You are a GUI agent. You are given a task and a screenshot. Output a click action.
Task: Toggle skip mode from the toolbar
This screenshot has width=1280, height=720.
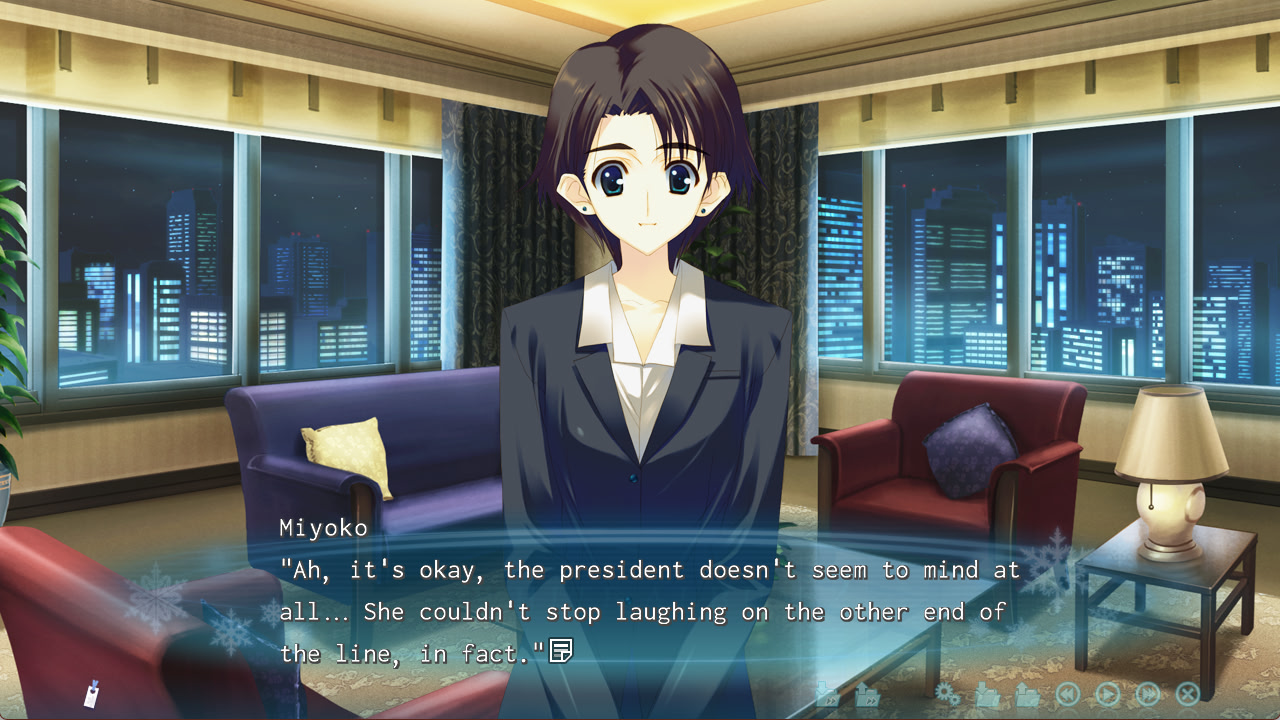pyautogui.click(x=1148, y=693)
